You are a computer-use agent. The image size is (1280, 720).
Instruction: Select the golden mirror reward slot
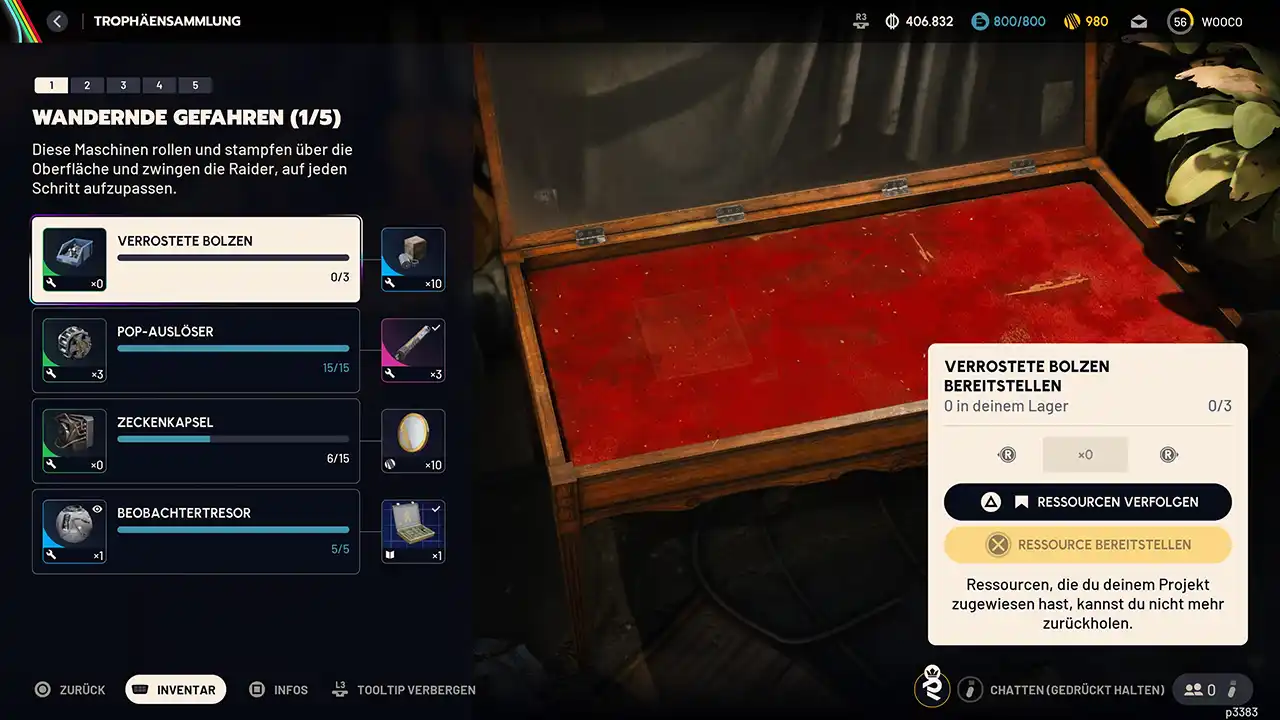coord(413,441)
